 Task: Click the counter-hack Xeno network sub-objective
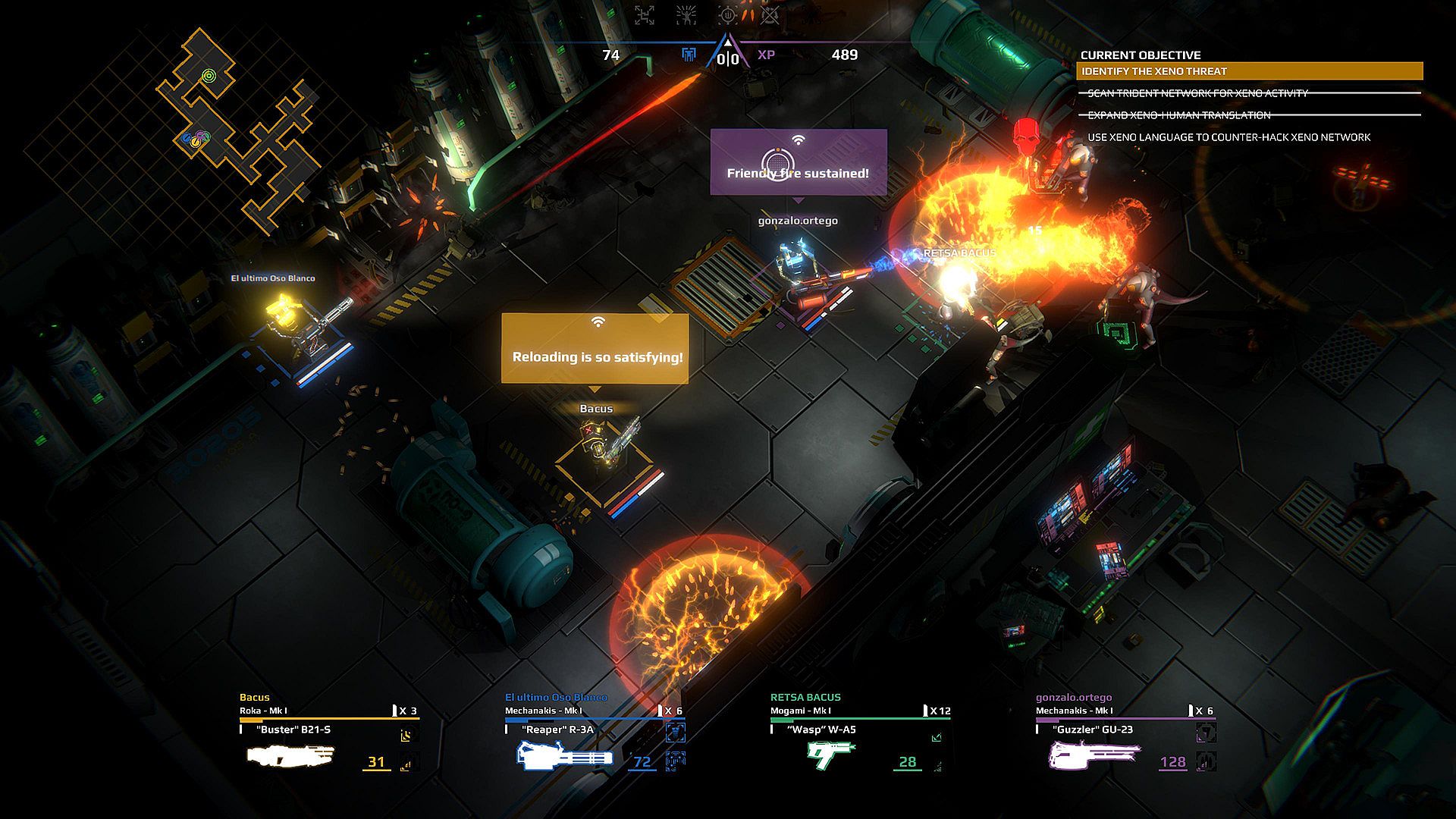click(x=1228, y=137)
